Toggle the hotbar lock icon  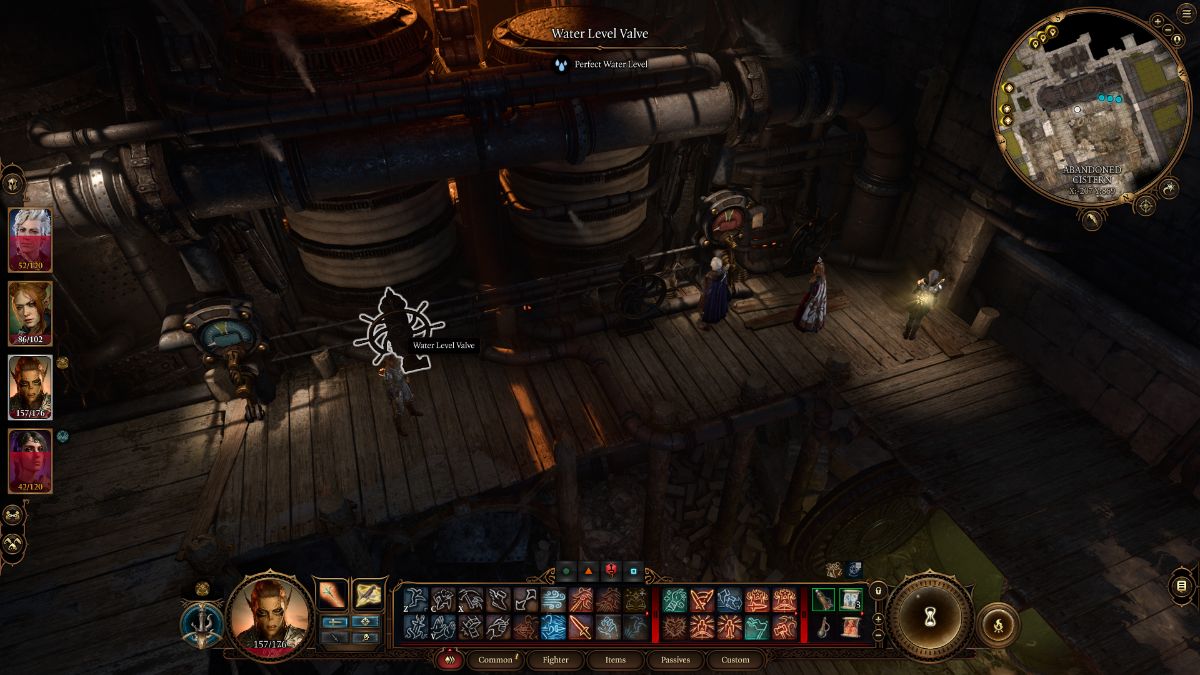(x=878, y=590)
